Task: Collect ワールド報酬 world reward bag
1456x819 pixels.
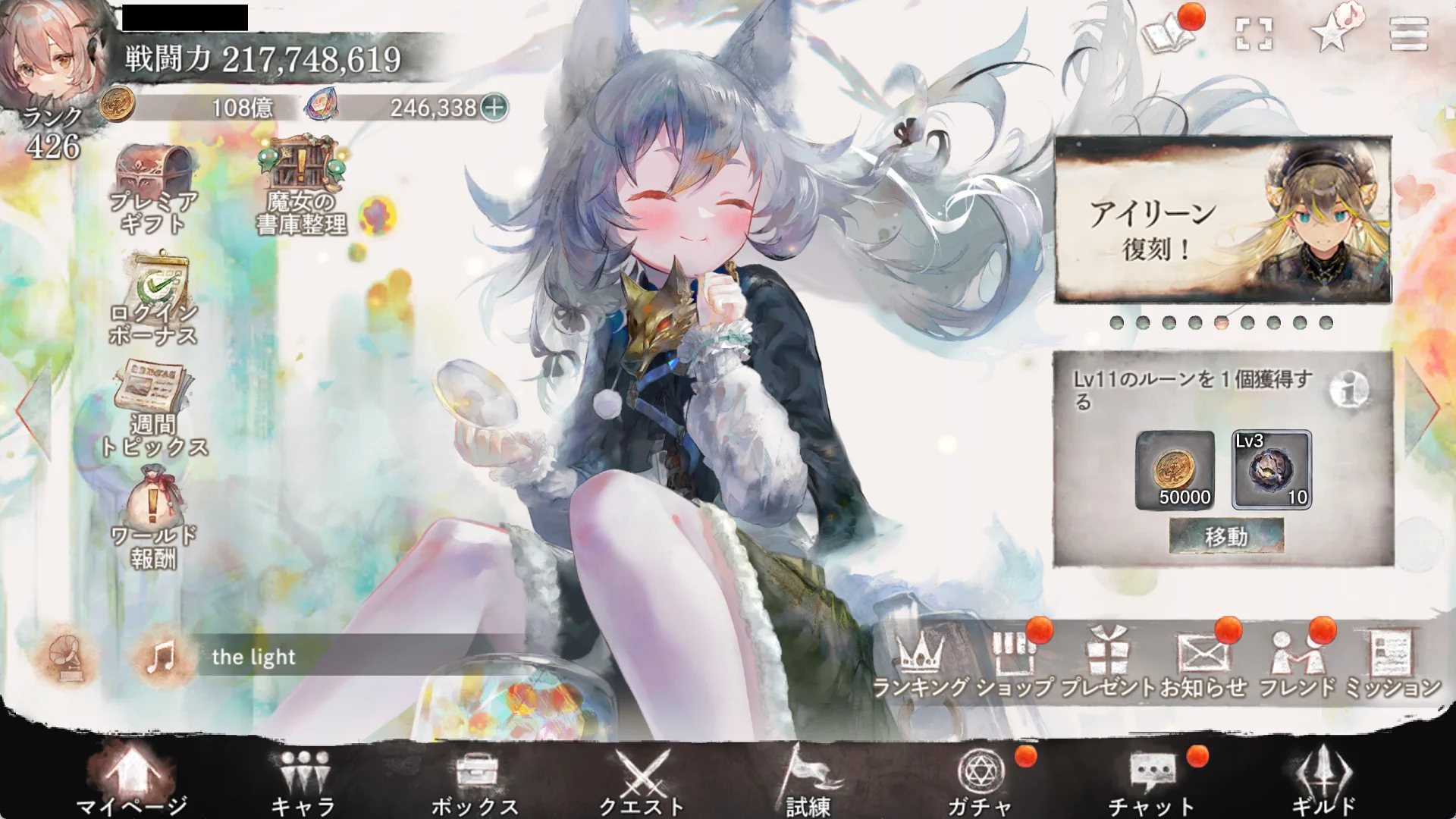Action: coord(154,517)
